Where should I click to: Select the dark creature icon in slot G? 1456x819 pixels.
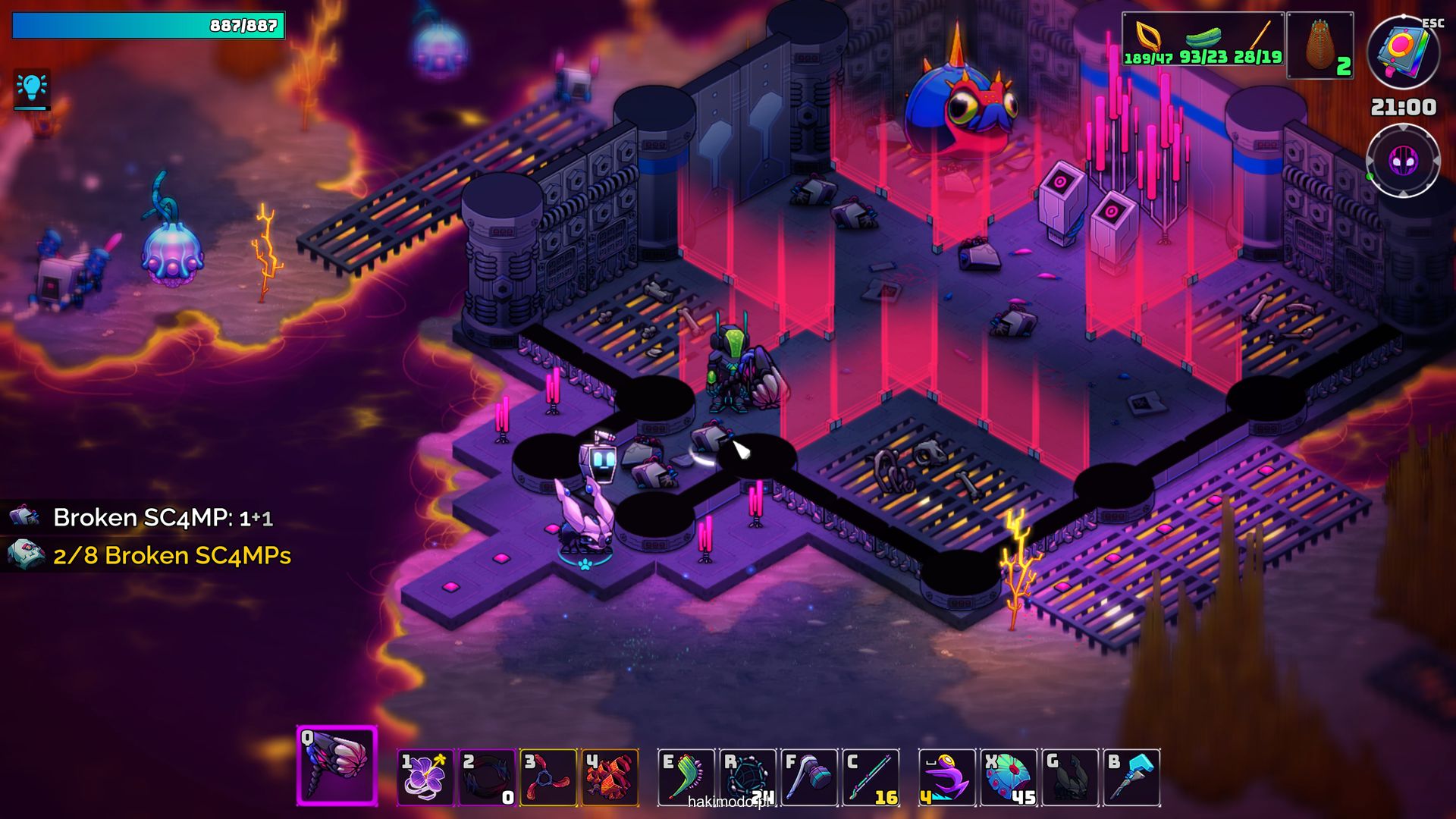1070,777
